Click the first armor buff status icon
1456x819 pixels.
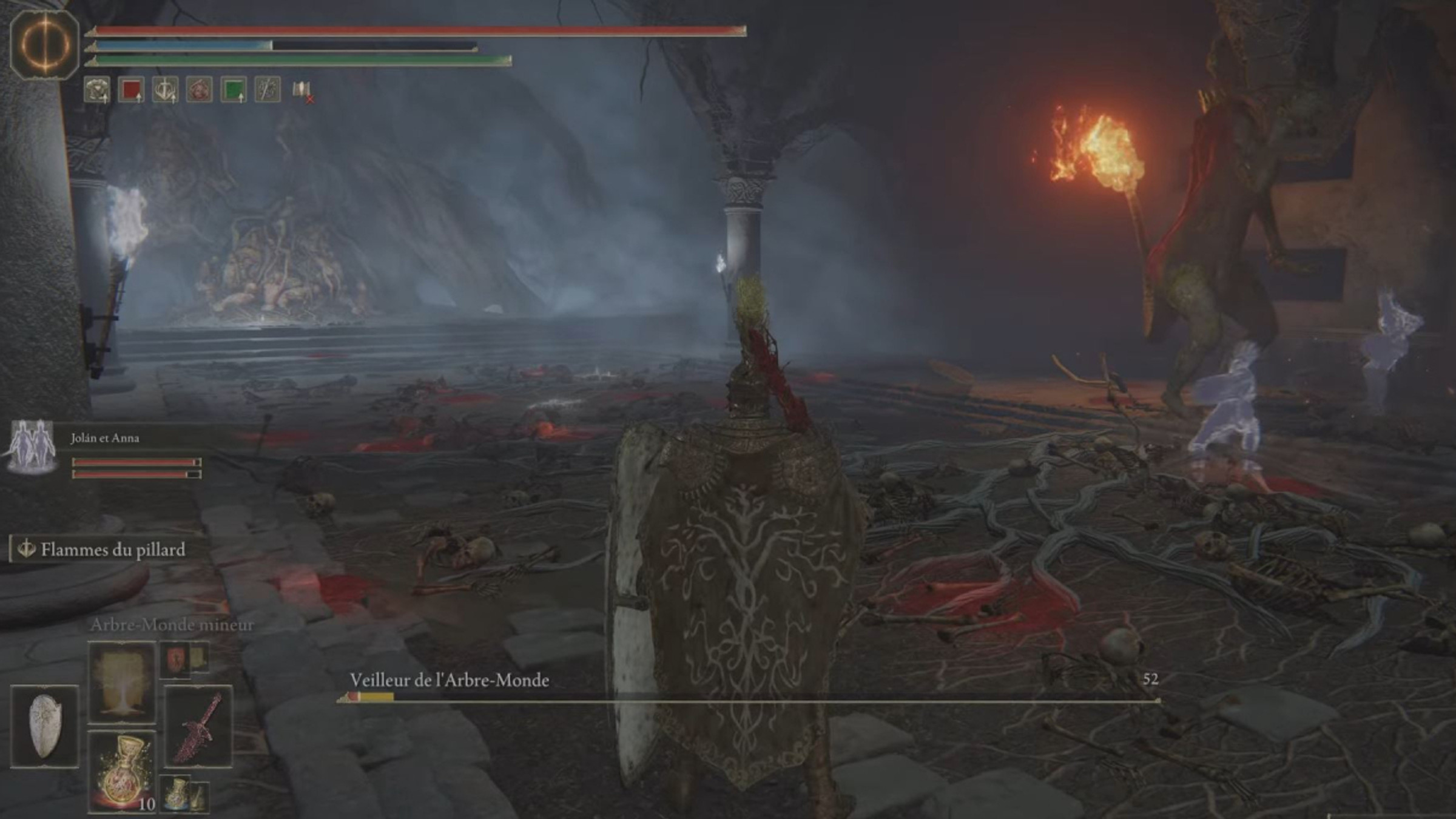(x=97, y=90)
